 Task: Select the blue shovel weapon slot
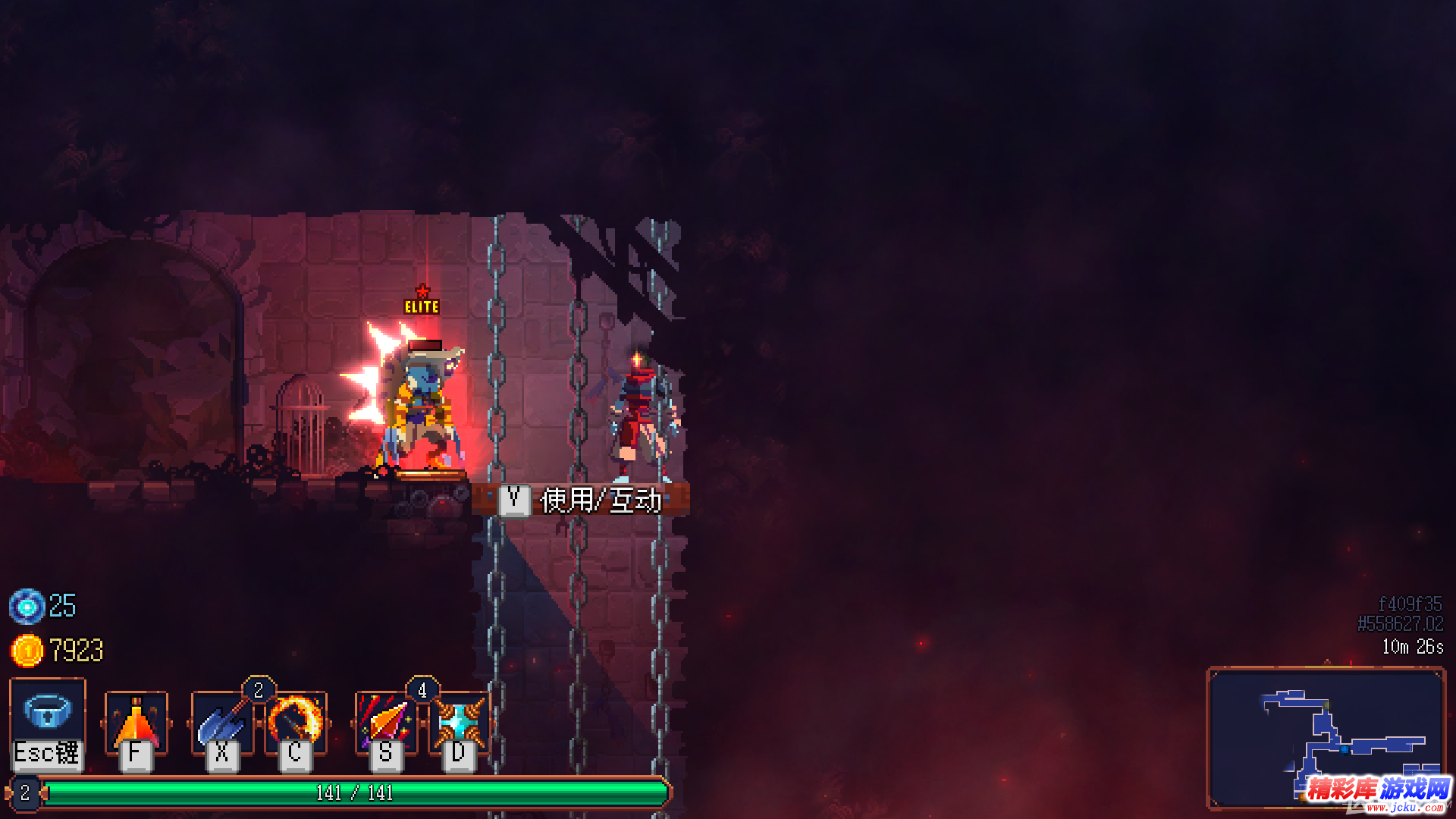click(x=221, y=722)
